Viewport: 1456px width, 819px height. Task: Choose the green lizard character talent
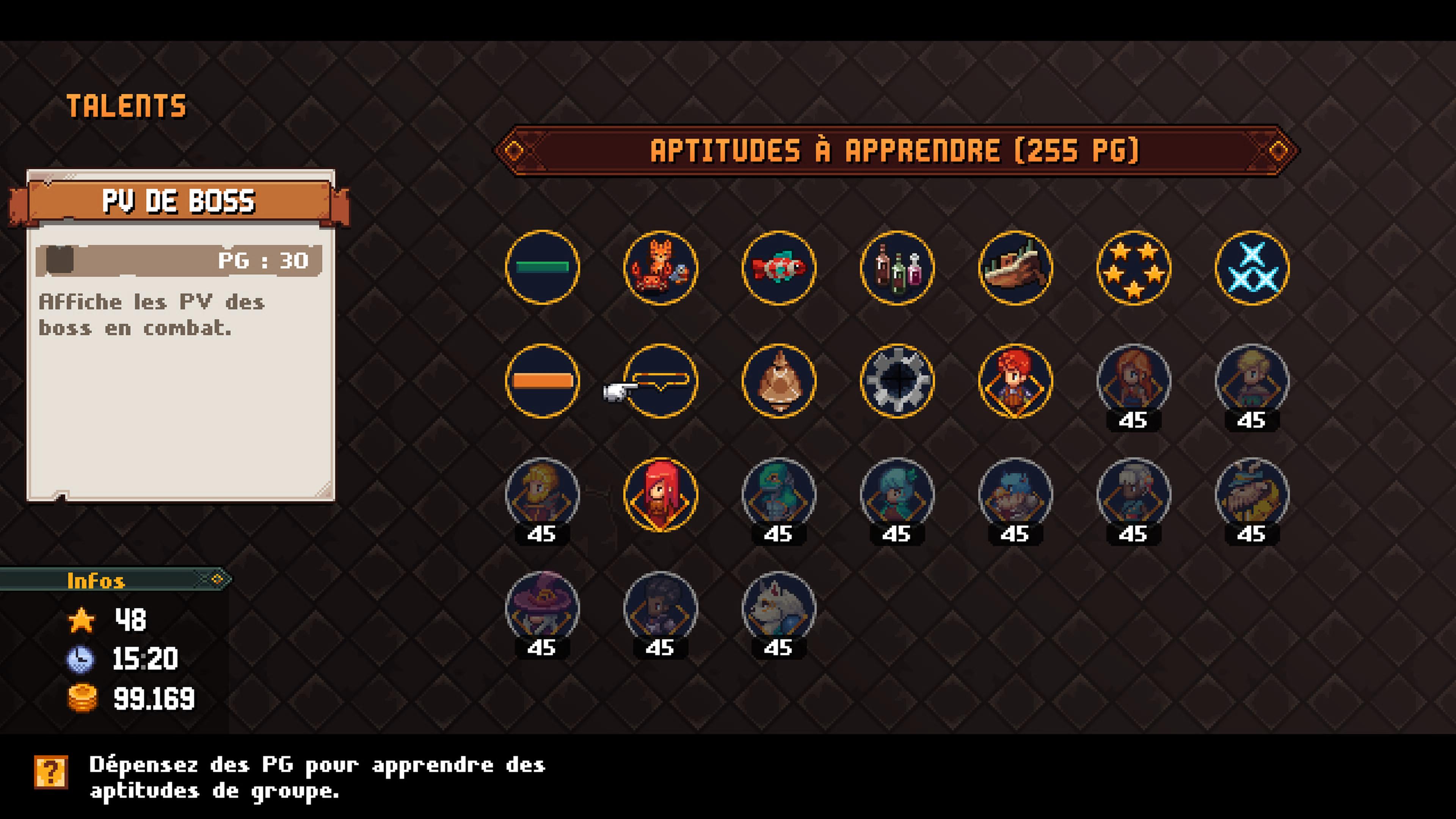click(778, 494)
